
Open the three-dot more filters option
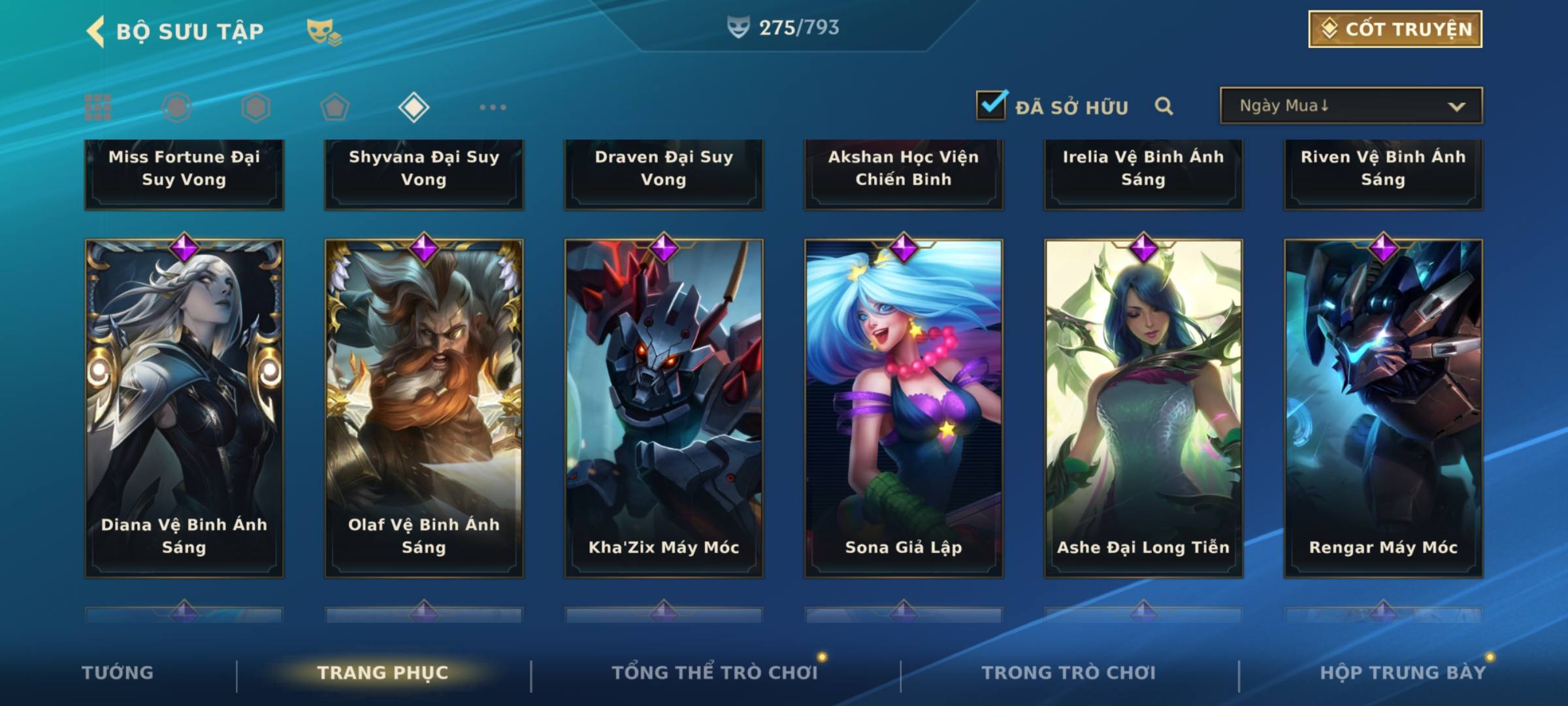pyautogui.click(x=493, y=107)
